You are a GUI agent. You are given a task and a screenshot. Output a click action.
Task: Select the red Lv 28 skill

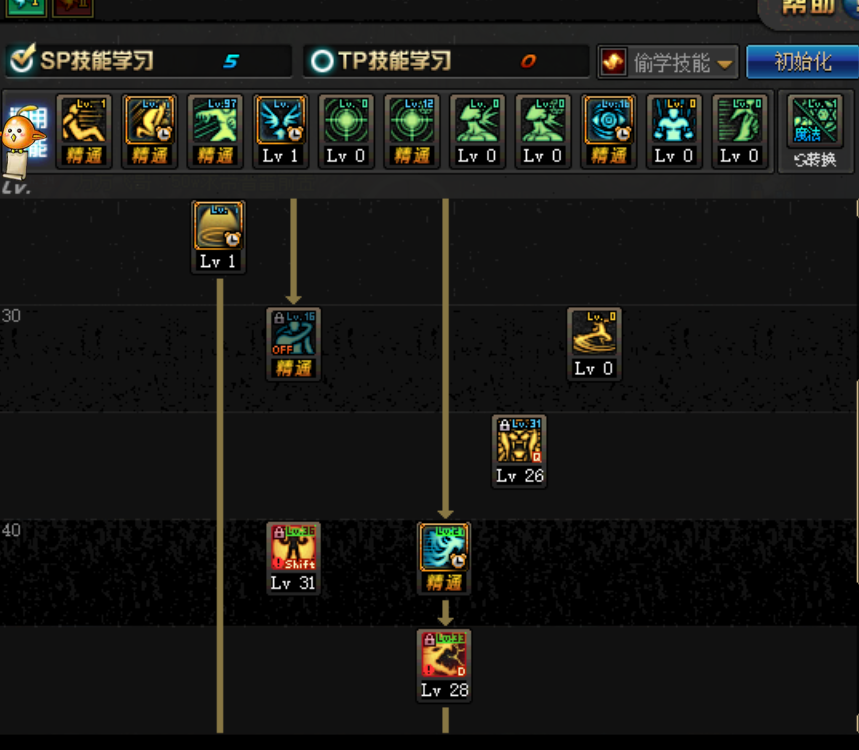pyautogui.click(x=444, y=655)
